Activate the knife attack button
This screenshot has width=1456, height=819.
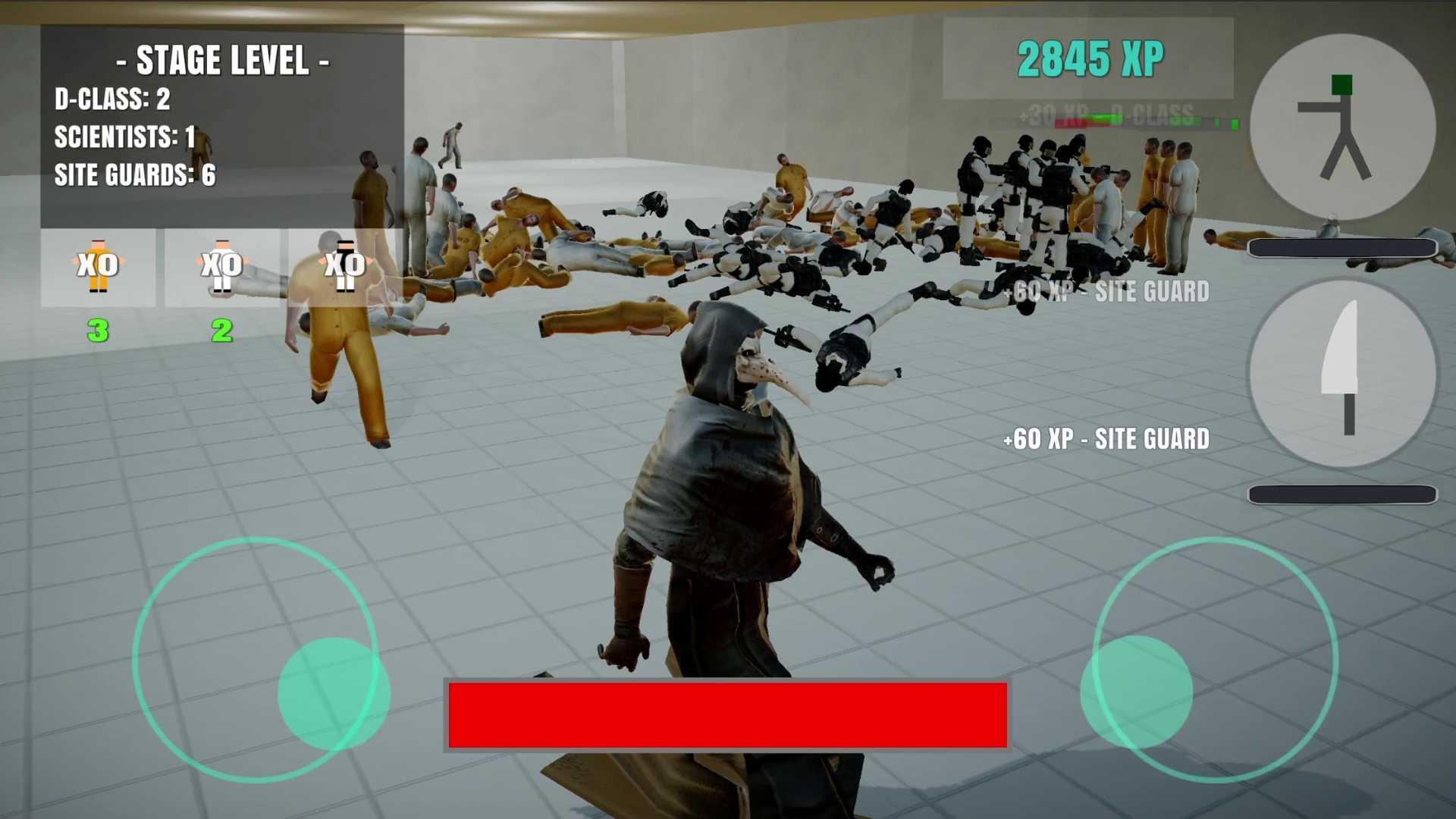1342,372
